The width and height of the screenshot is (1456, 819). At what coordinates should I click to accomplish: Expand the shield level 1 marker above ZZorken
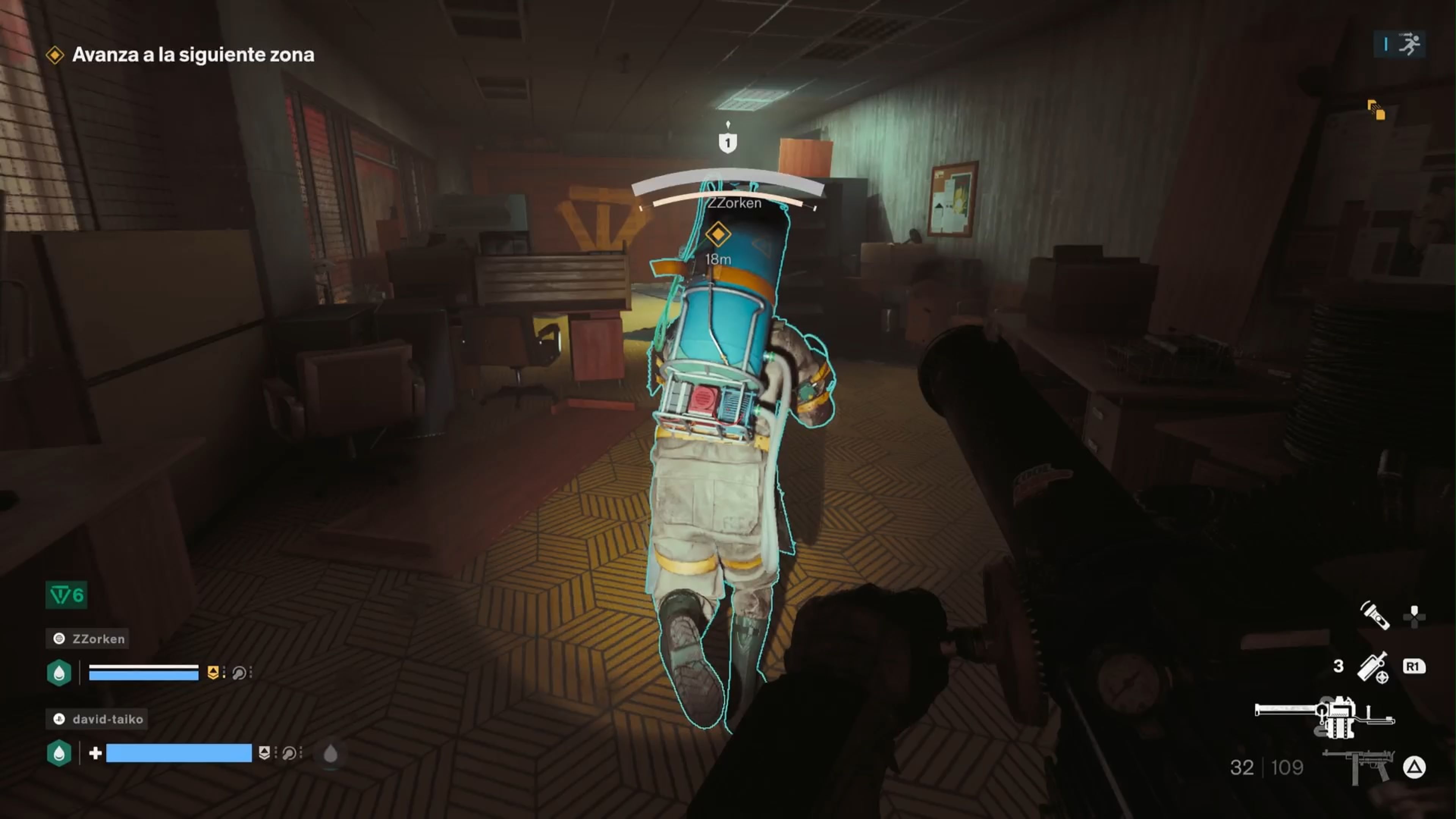pos(728,143)
